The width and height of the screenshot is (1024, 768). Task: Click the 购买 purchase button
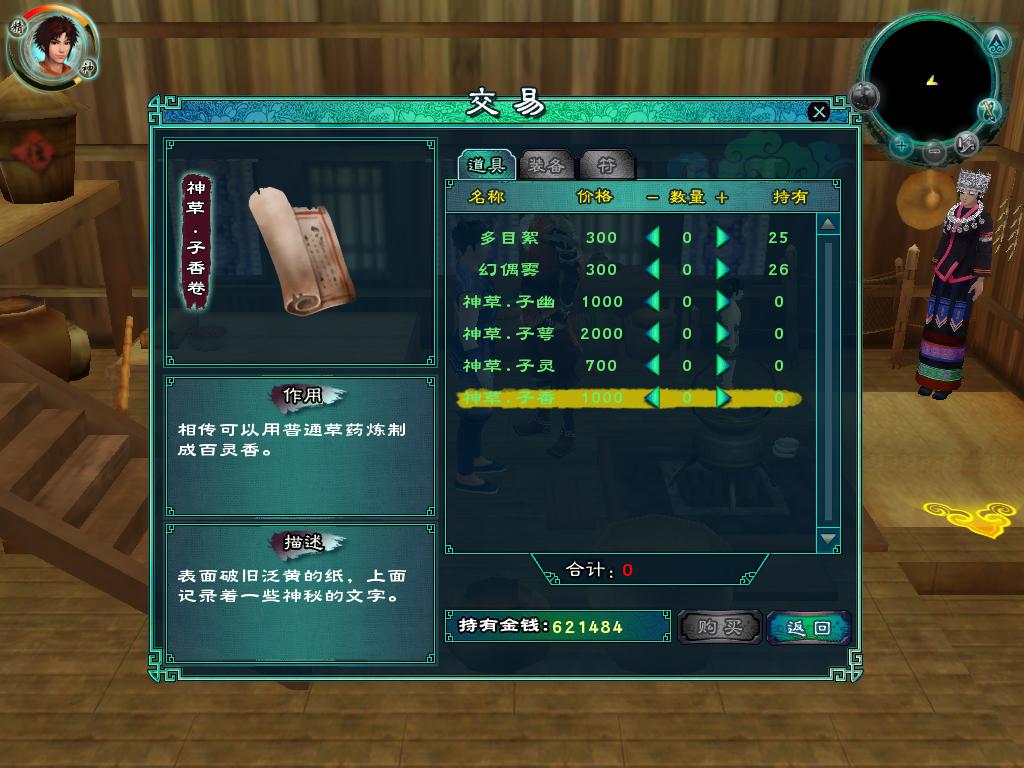(719, 627)
